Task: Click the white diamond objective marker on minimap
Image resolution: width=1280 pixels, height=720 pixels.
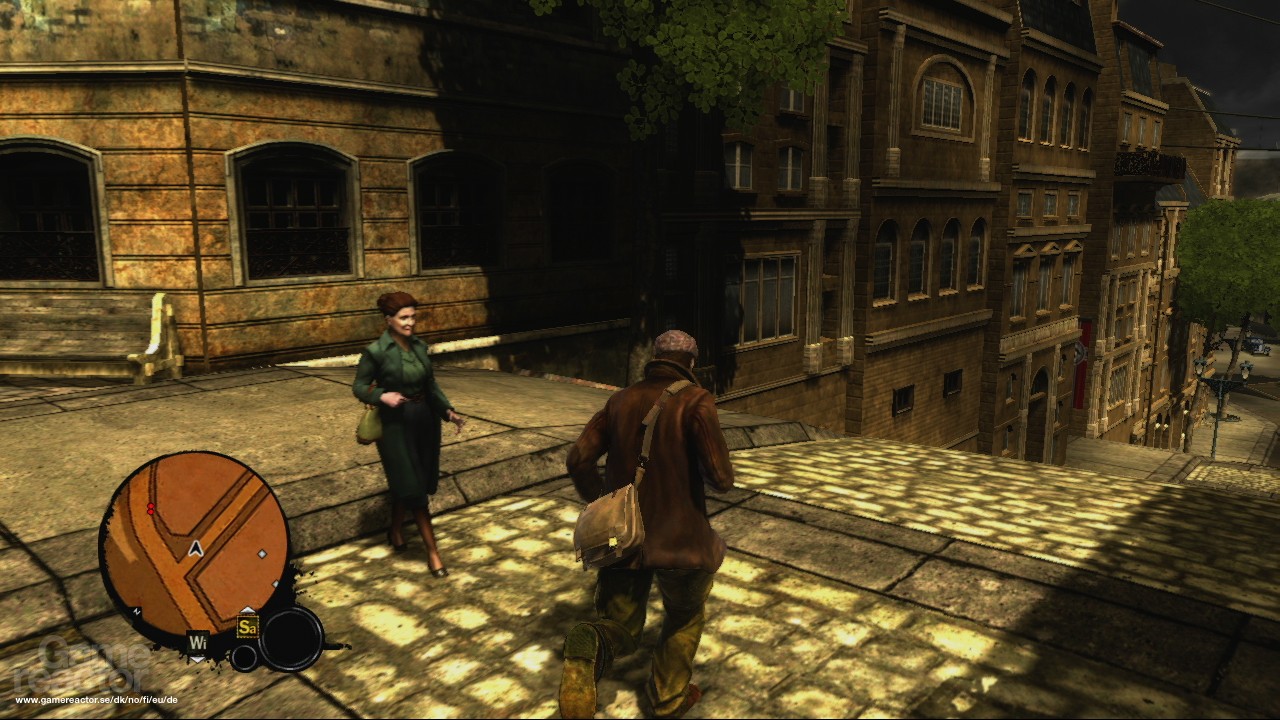Action: click(262, 554)
